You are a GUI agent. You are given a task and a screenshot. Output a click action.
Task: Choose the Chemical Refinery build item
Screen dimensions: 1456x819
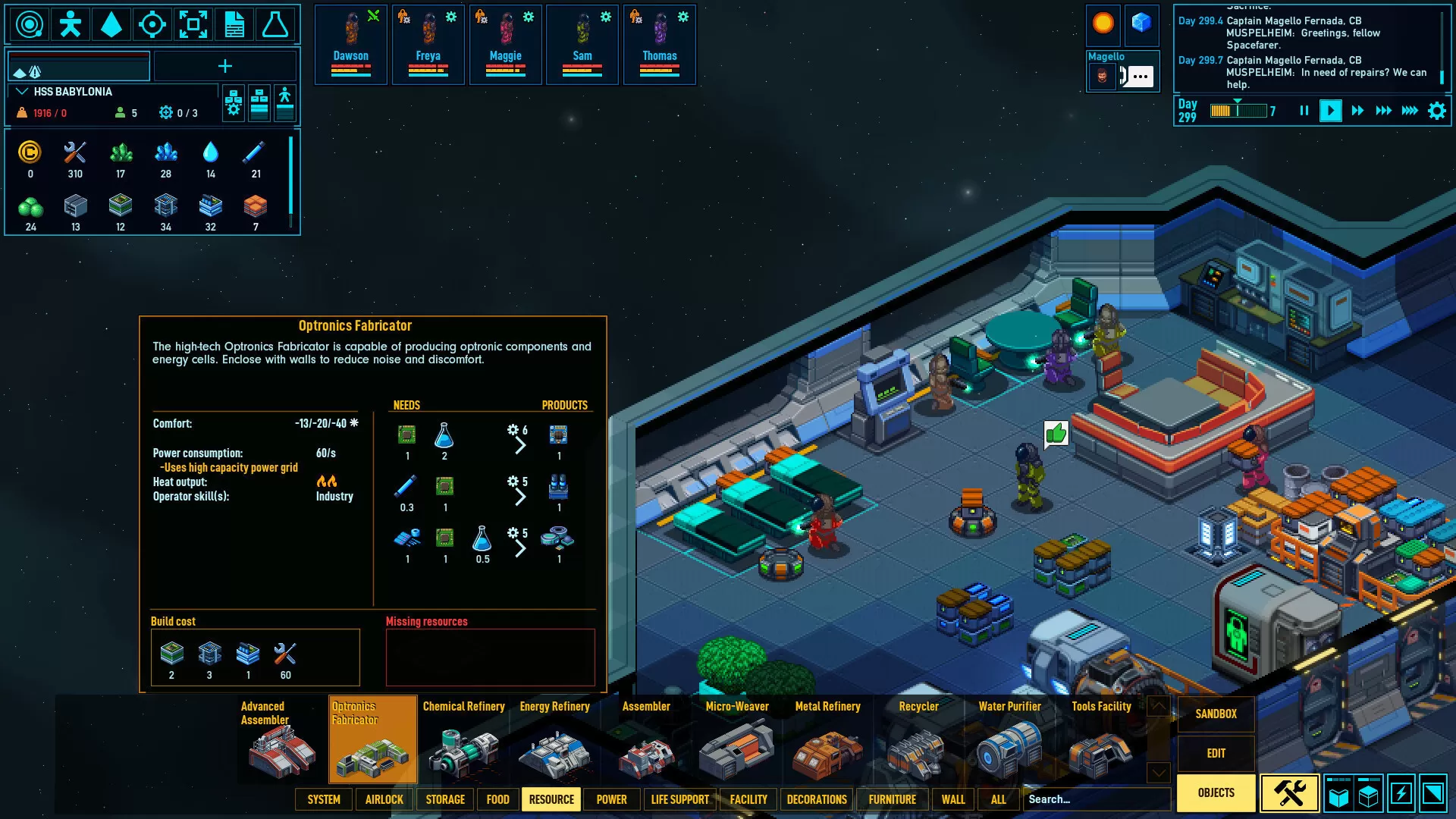coord(463,739)
